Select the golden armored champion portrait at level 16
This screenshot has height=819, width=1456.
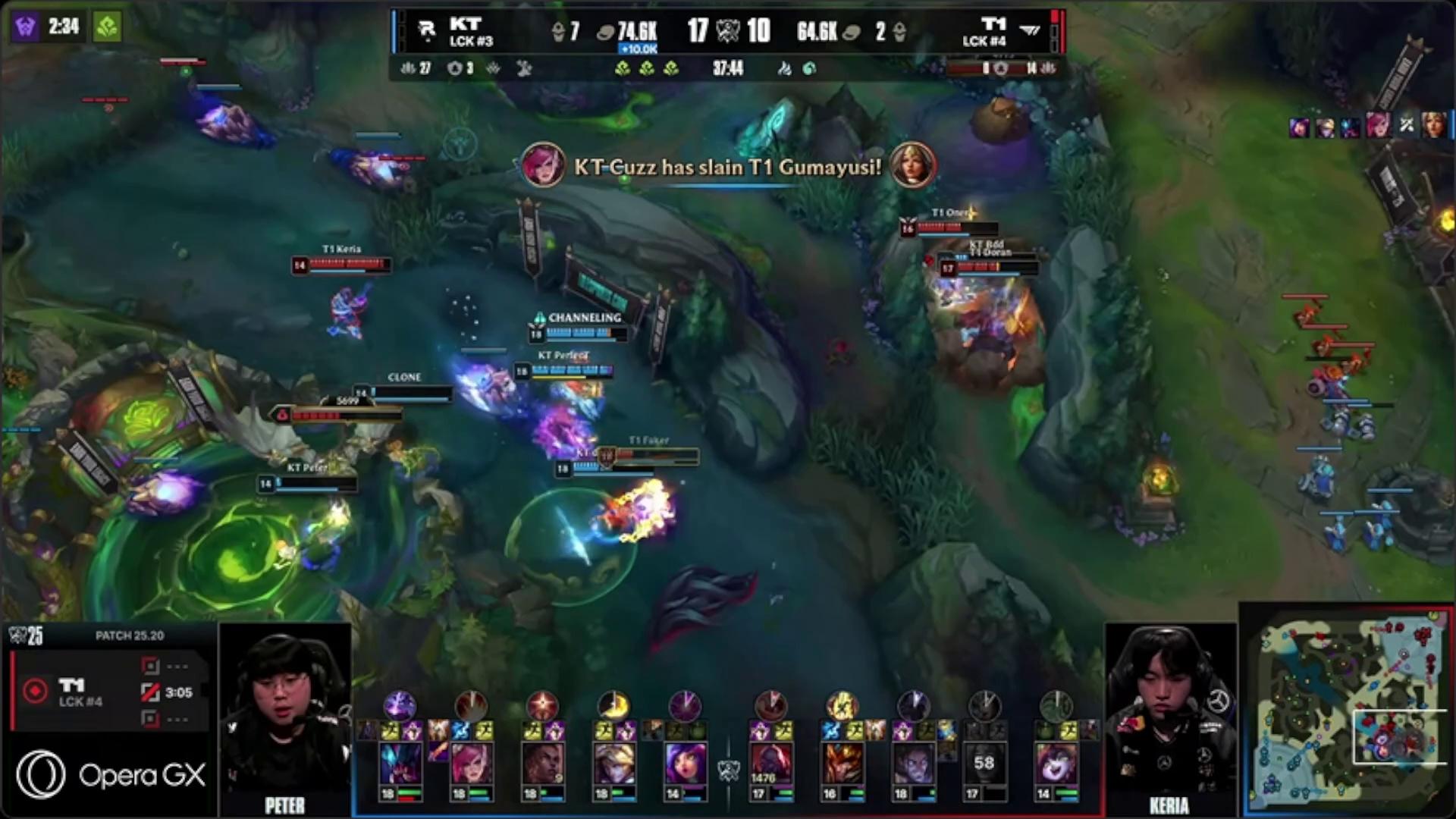[x=841, y=764]
